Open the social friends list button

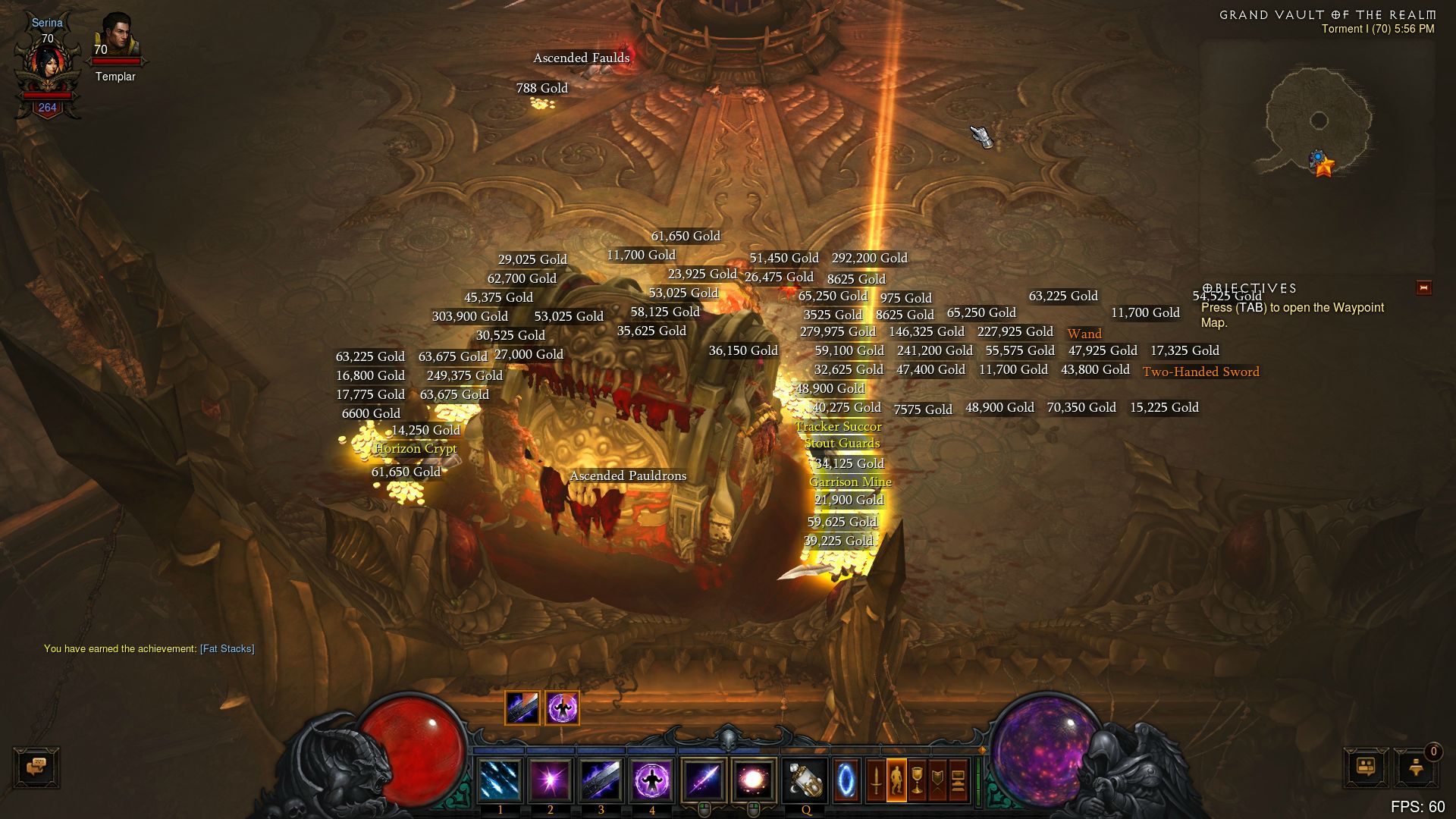click(x=1366, y=767)
